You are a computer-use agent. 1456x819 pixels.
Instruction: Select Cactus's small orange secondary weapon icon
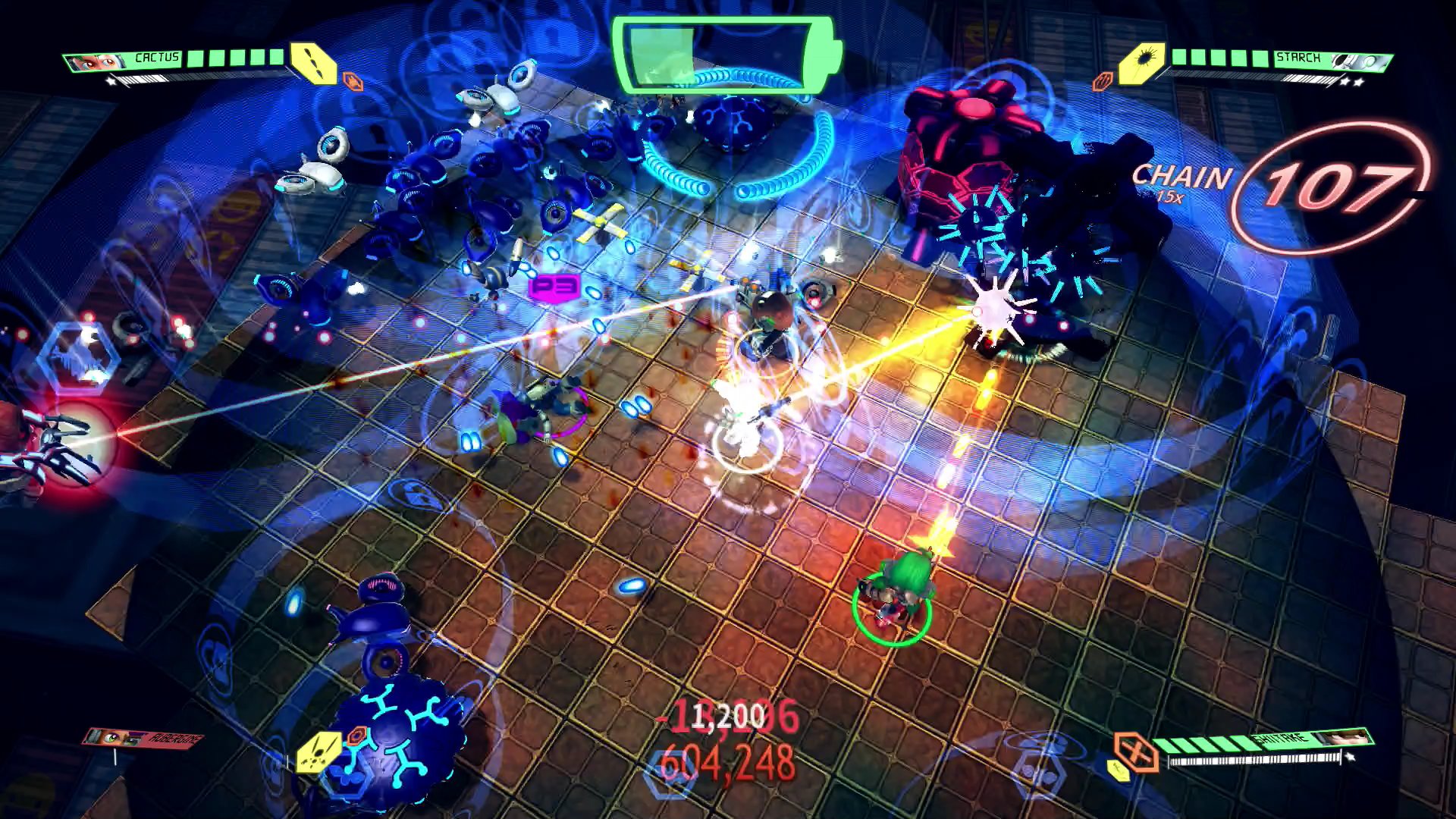tap(353, 80)
